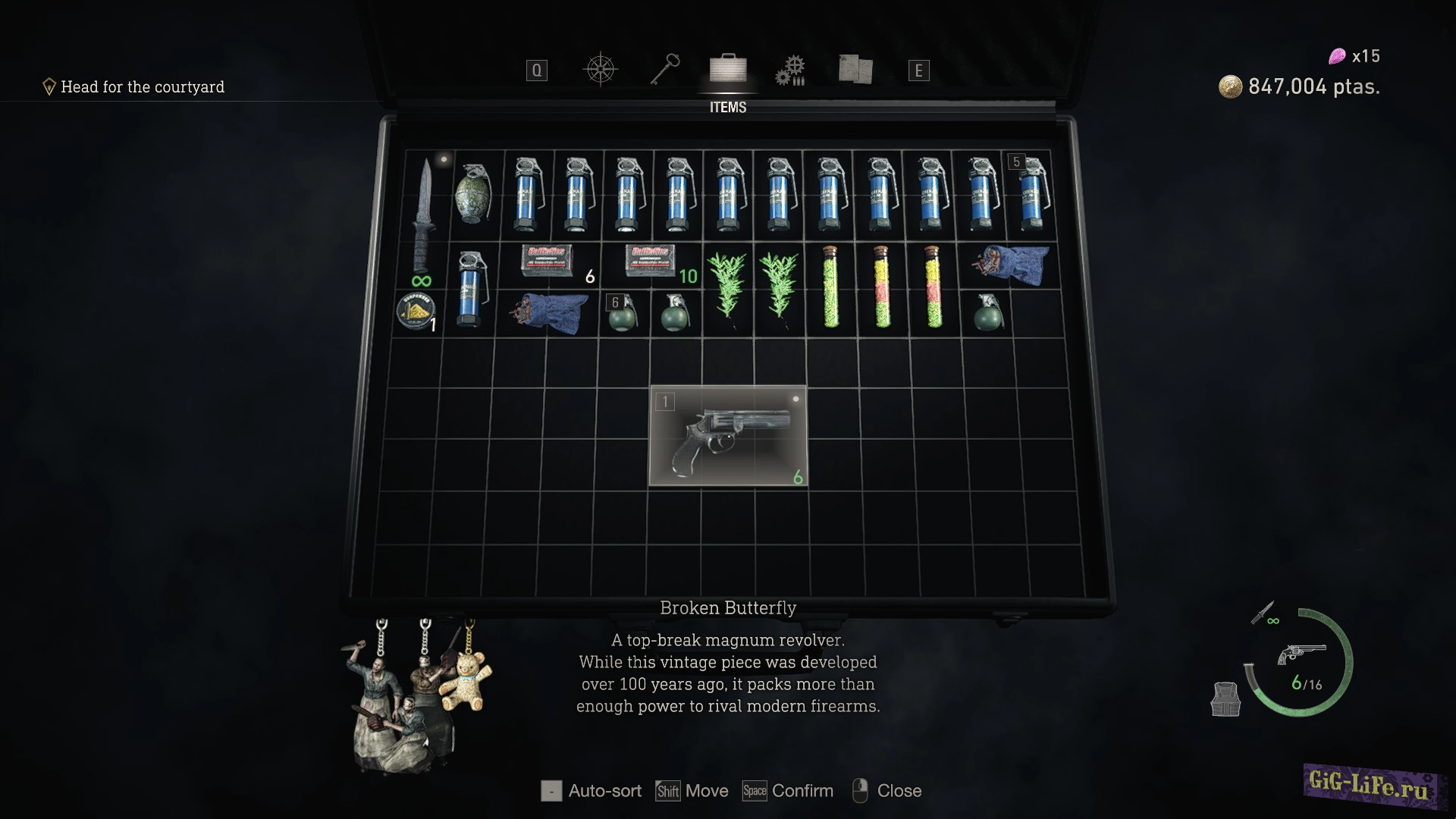Select the Broken Butterfly revolver
Screen dimensions: 1456x819
[x=728, y=435]
